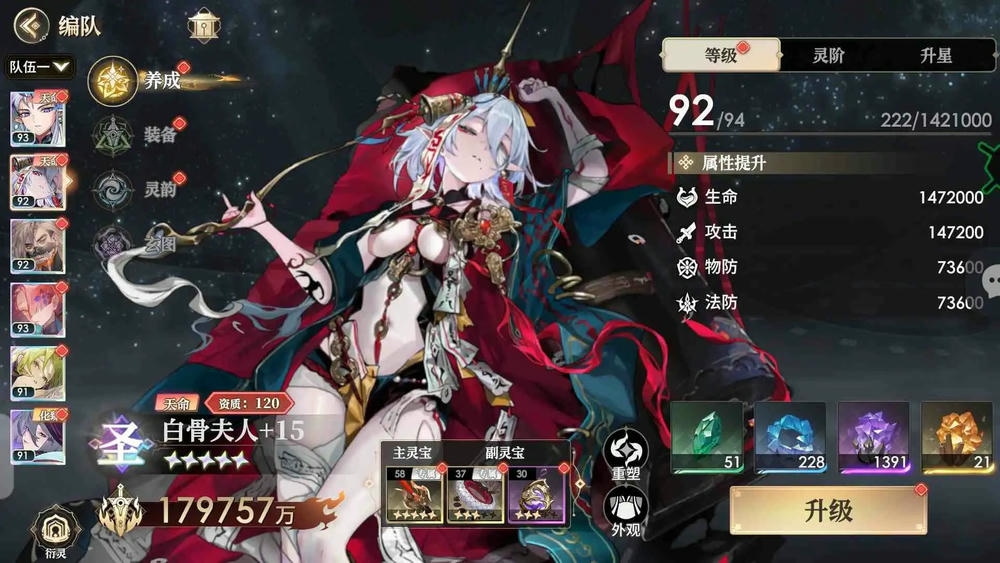This screenshot has width=1000, height=563.
Task: Select the masked grey-haired hero portrait
Action: [38, 244]
